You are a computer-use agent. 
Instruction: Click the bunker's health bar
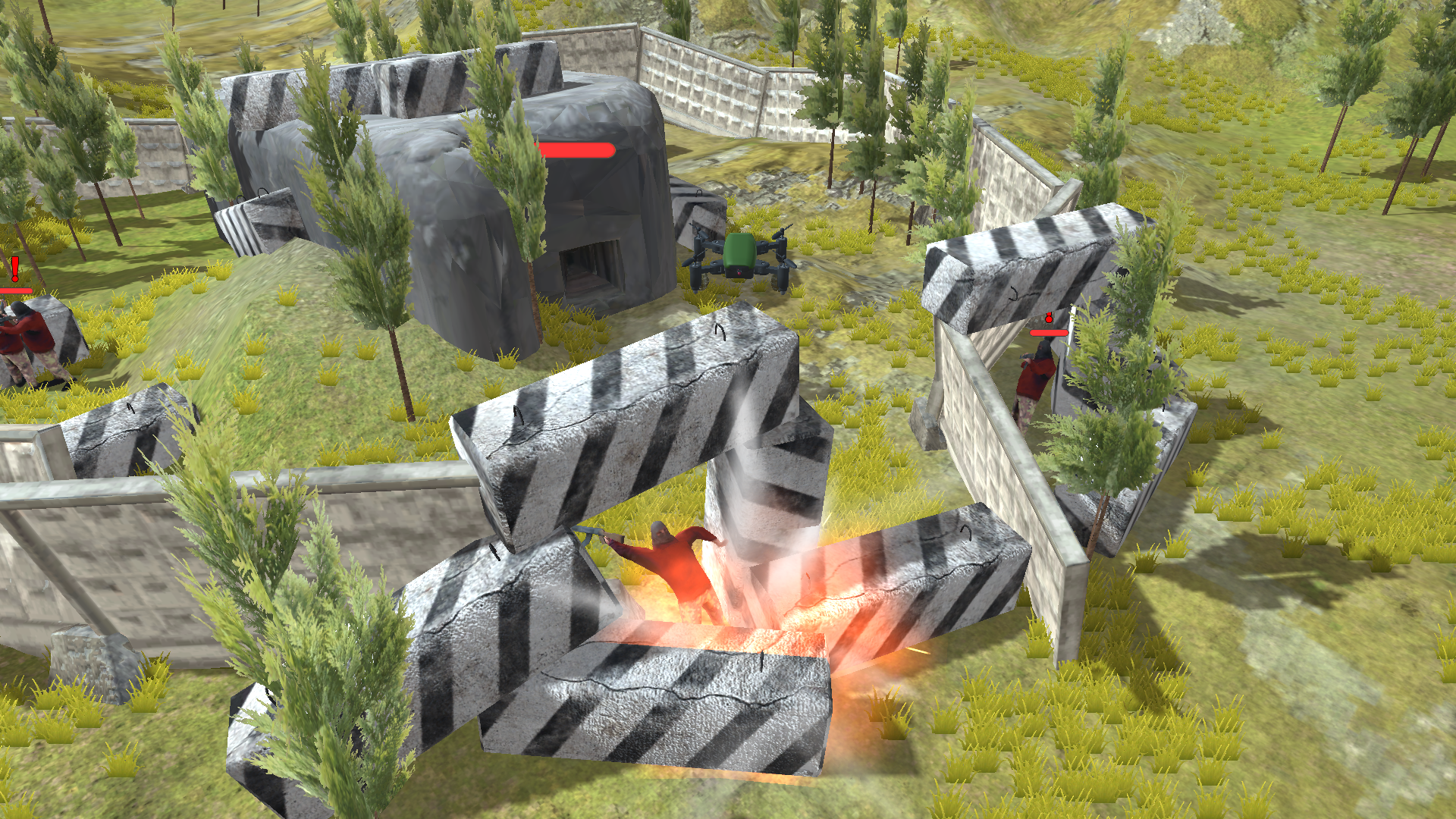(x=574, y=150)
